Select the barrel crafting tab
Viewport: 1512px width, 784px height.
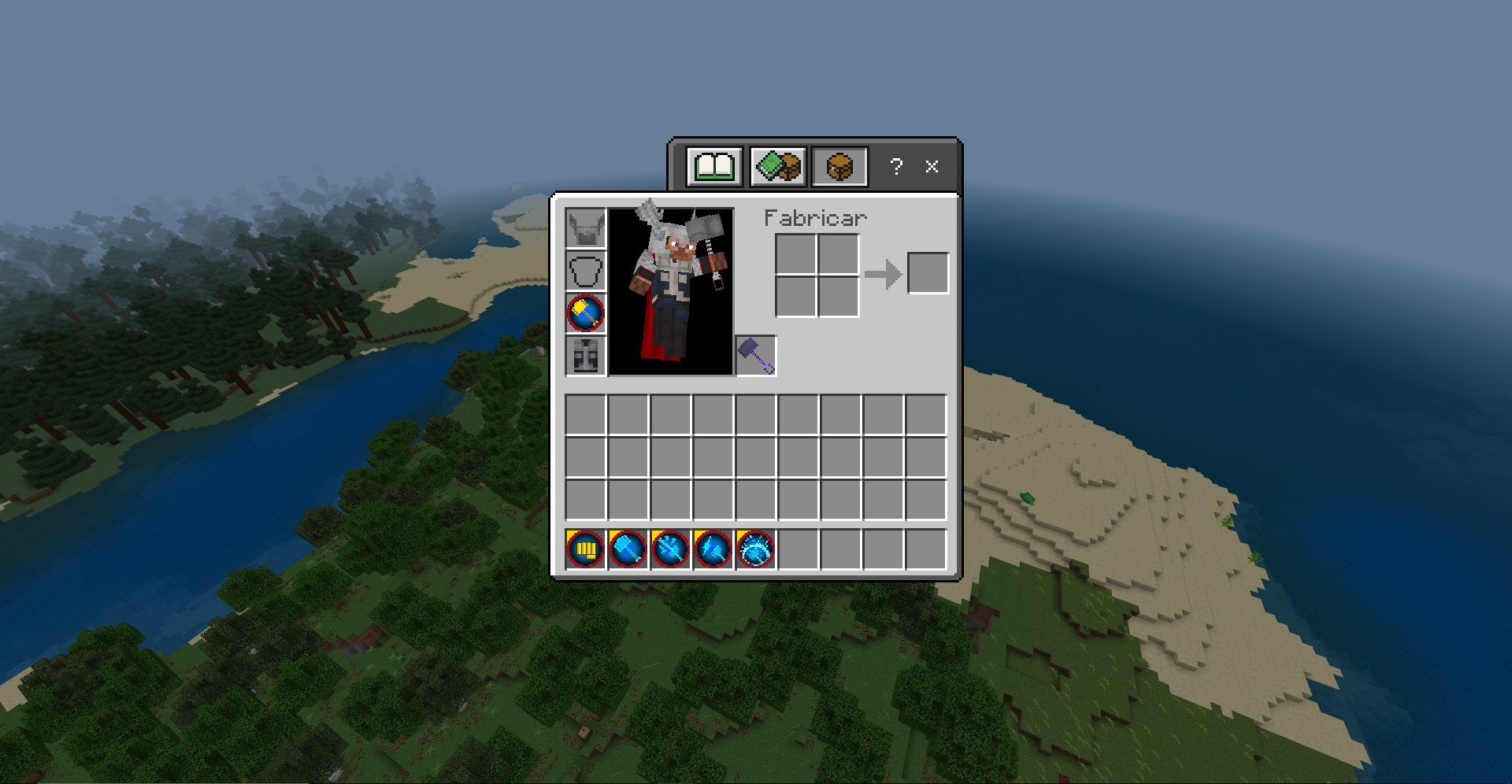pos(838,165)
